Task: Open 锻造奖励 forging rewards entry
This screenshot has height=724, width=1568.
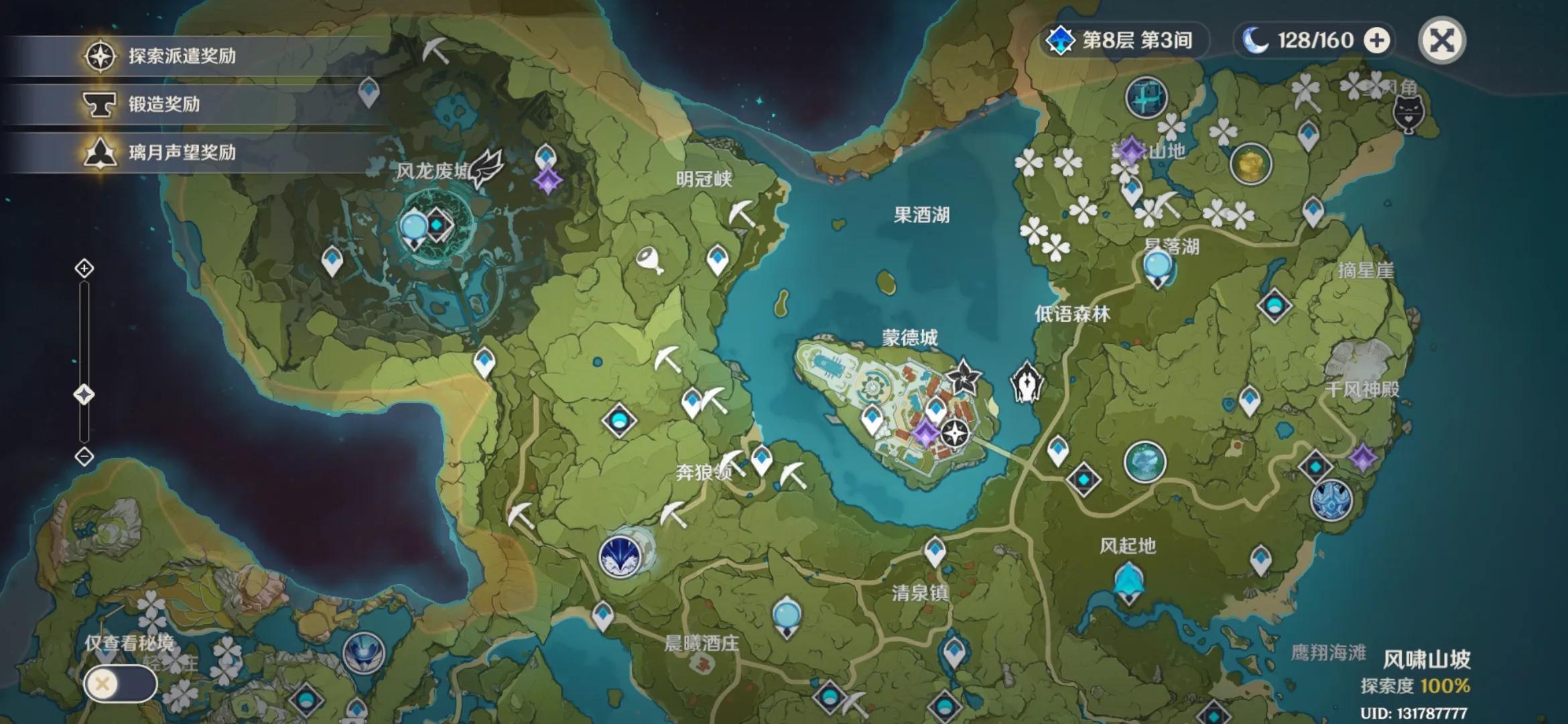Action: click(x=164, y=104)
